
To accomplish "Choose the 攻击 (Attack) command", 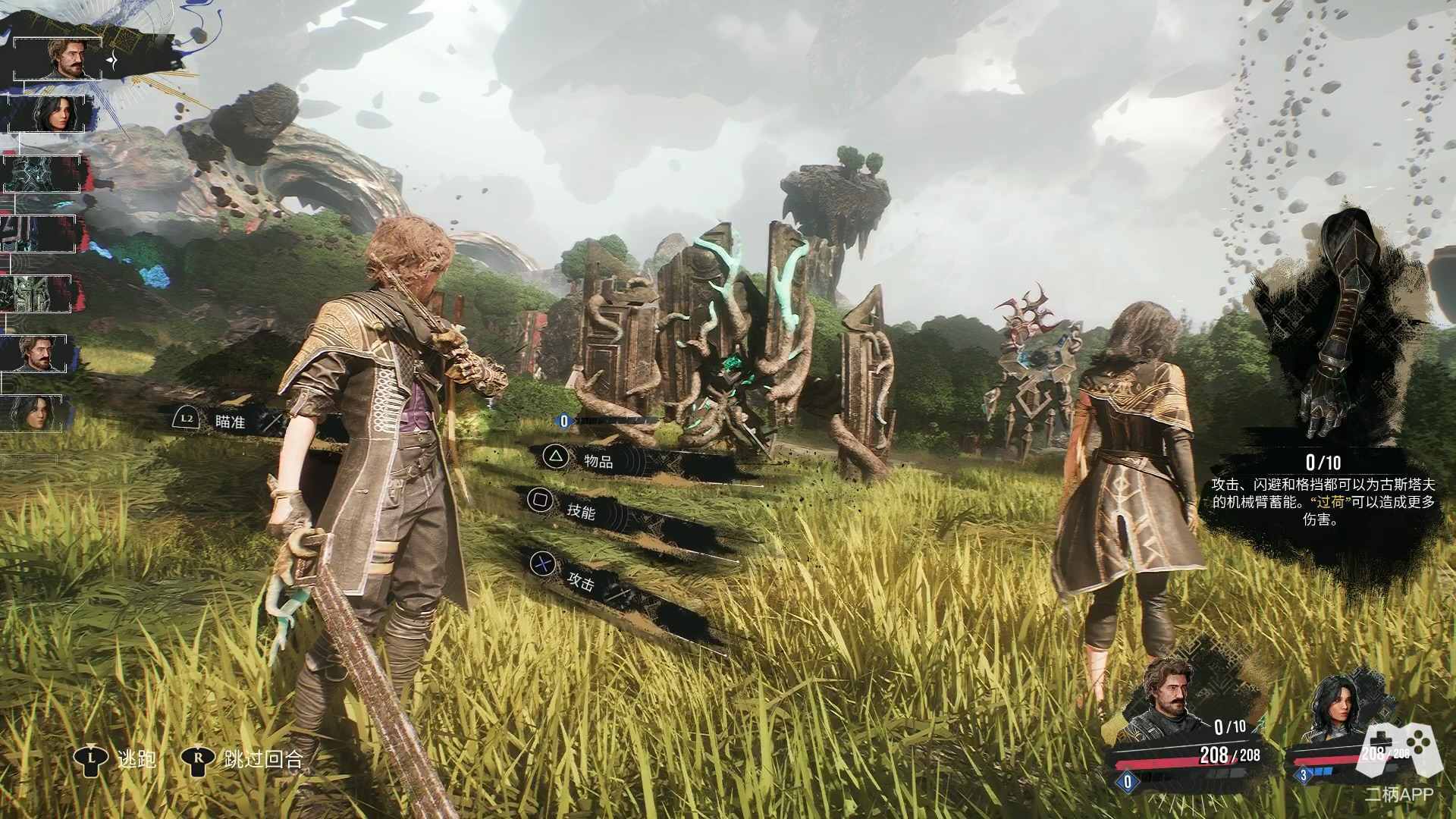I will 581,580.
